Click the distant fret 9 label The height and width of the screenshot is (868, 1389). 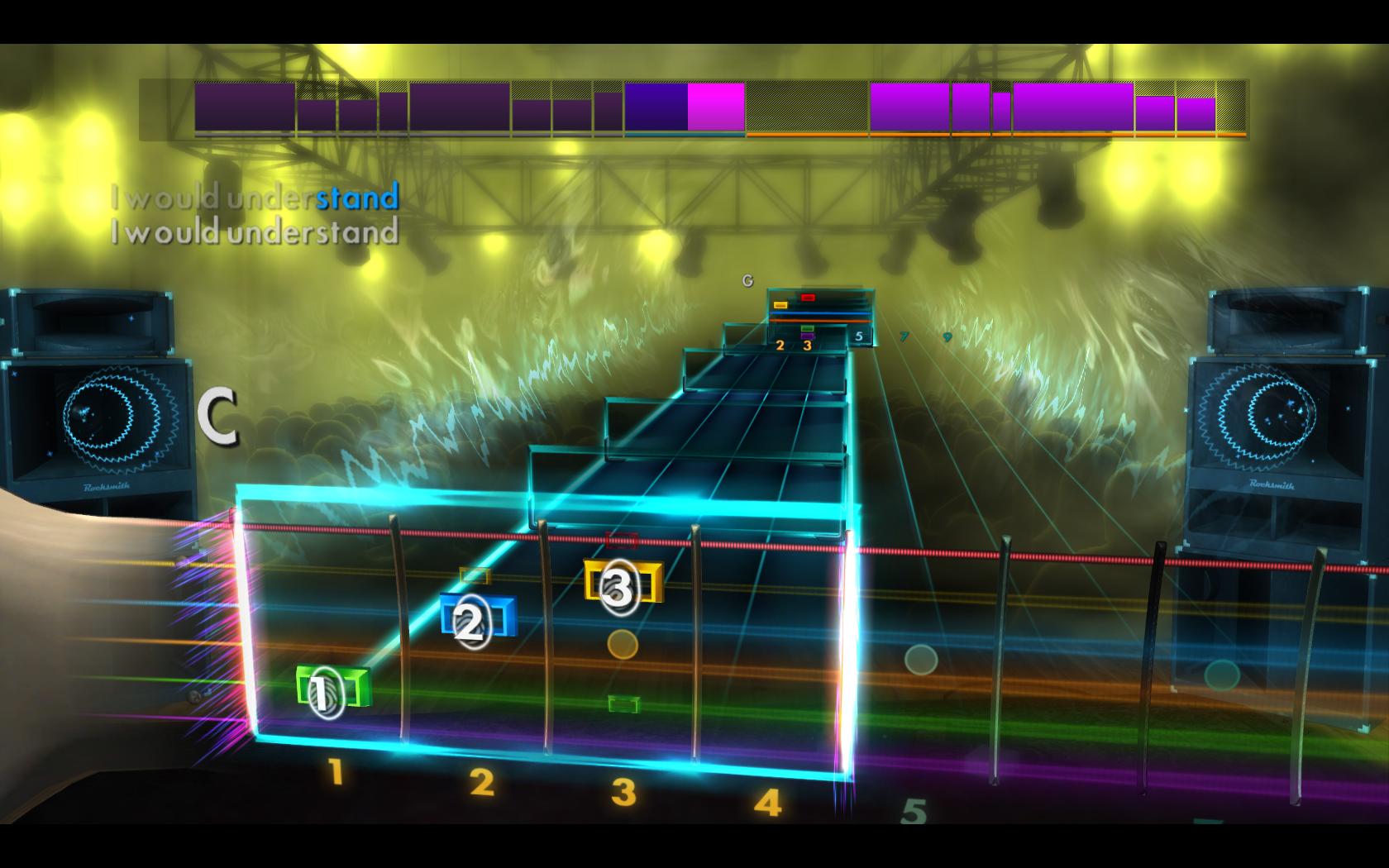click(x=947, y=336)
